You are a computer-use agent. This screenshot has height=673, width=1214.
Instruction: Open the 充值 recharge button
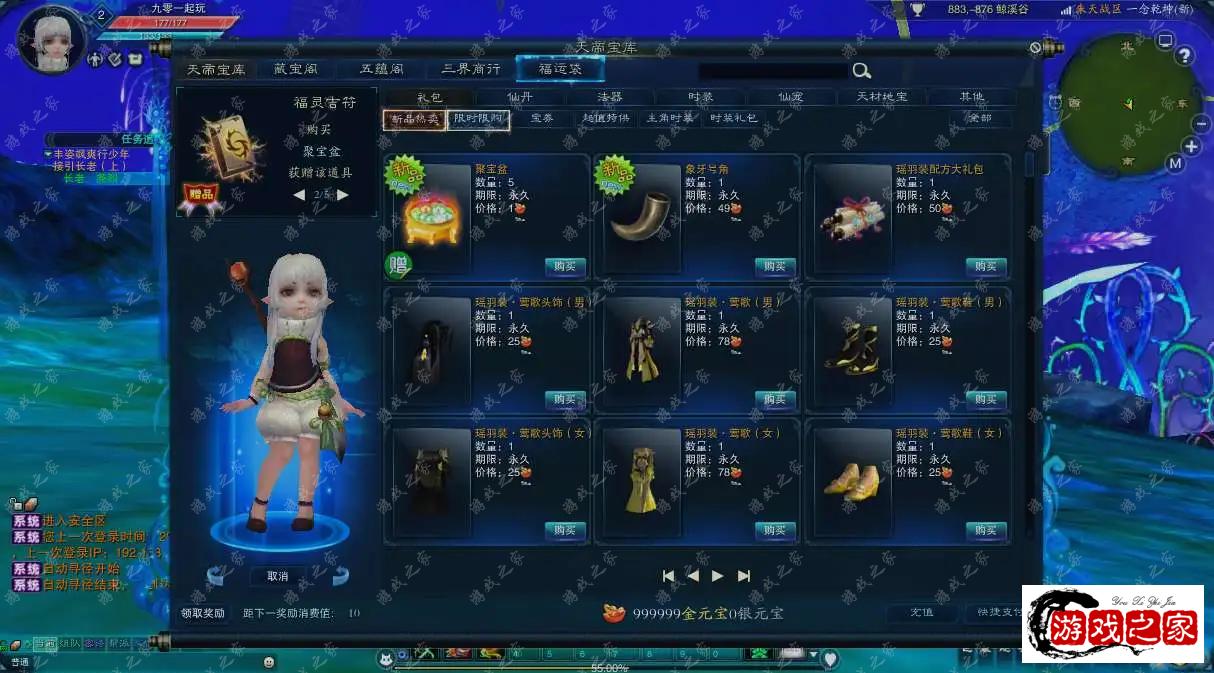pos(921,613)
